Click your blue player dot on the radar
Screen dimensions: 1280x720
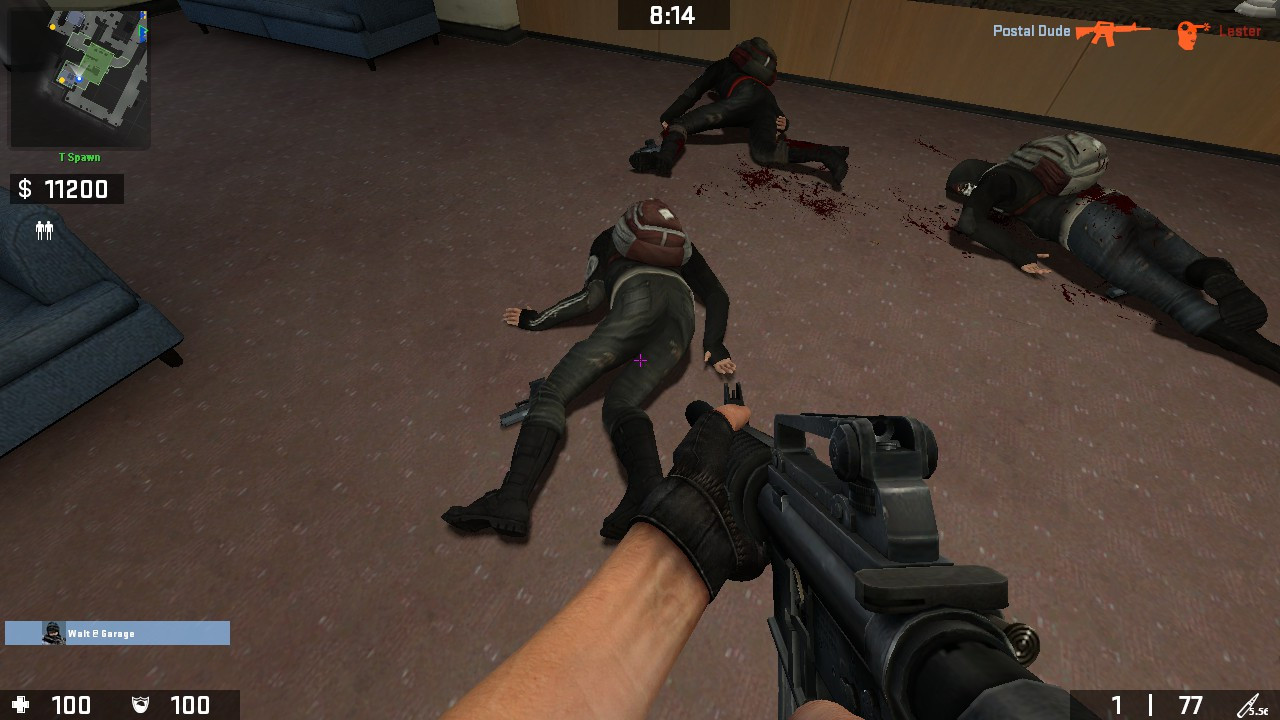pos(79,79)
